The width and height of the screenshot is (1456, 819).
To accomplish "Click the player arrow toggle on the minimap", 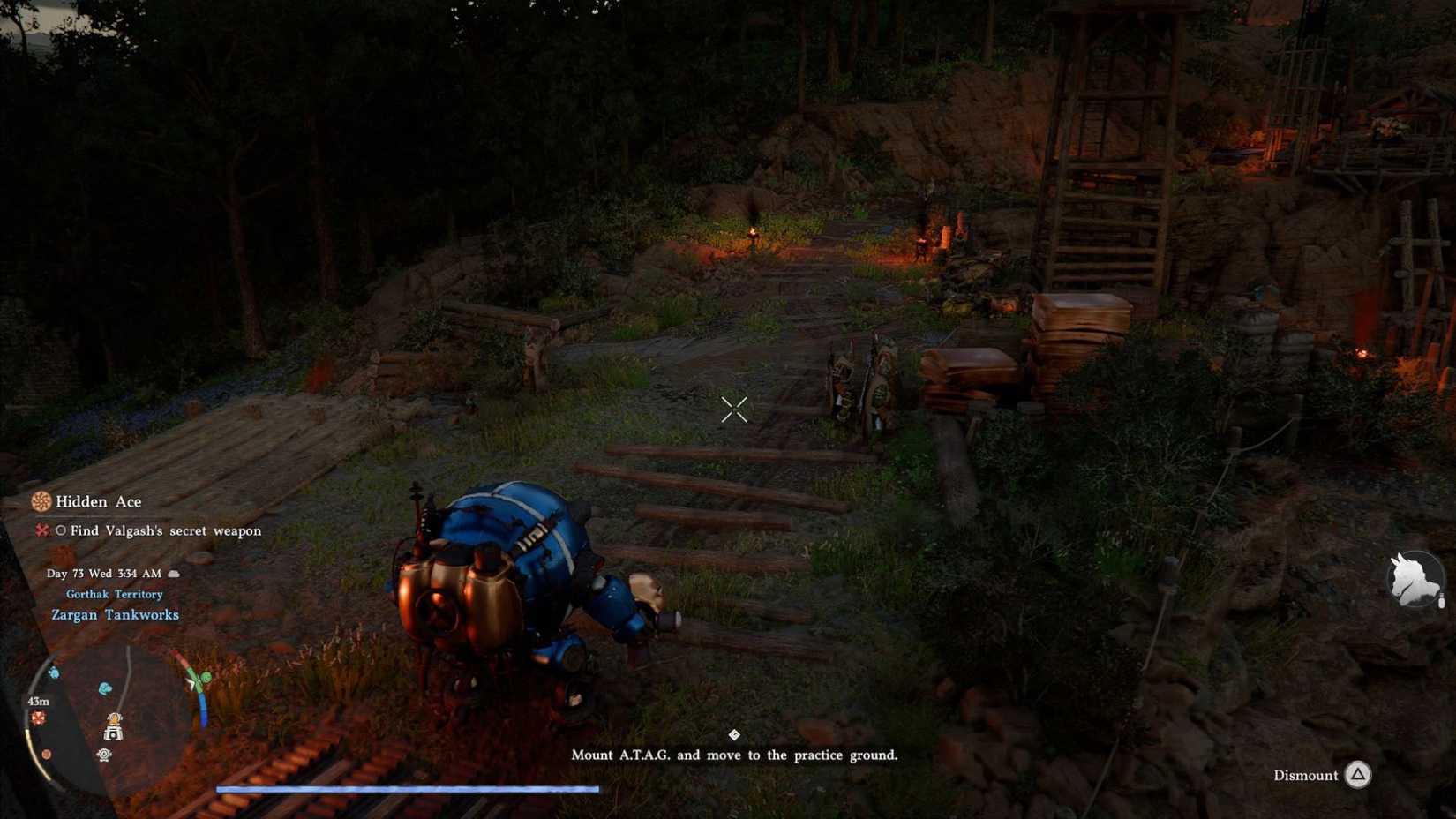I will pos(190,681).
